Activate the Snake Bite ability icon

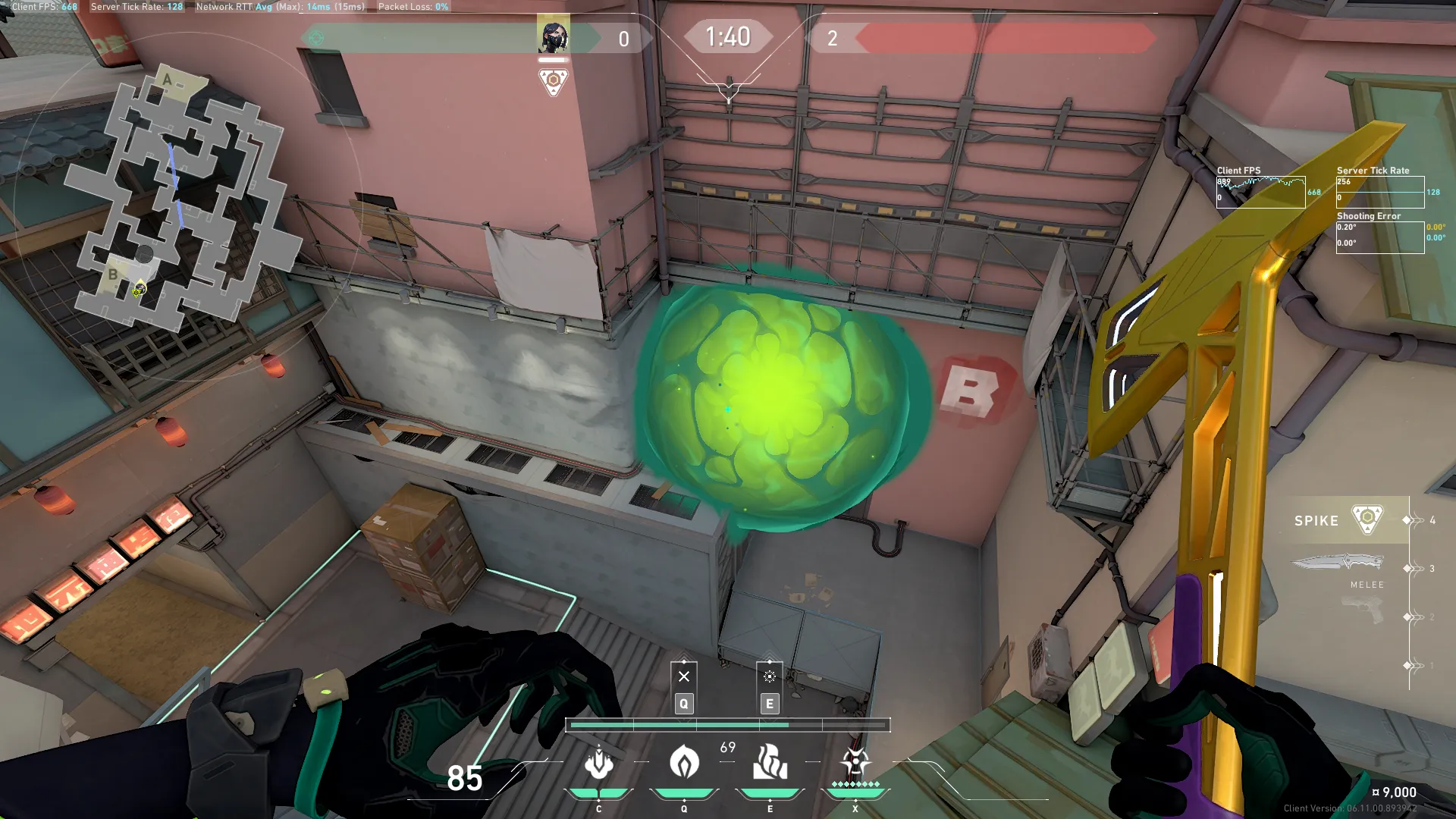pyautogui.click(x=598, y=763)
